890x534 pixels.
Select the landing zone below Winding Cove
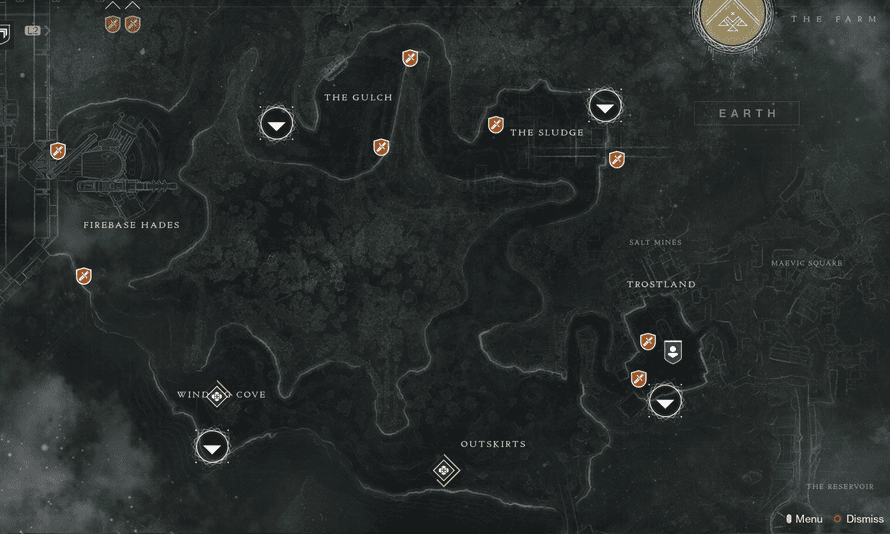point(212,447)
